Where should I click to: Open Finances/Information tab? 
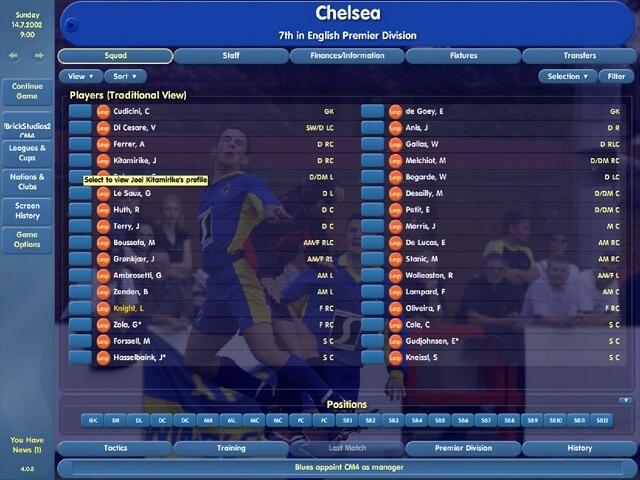346,56
